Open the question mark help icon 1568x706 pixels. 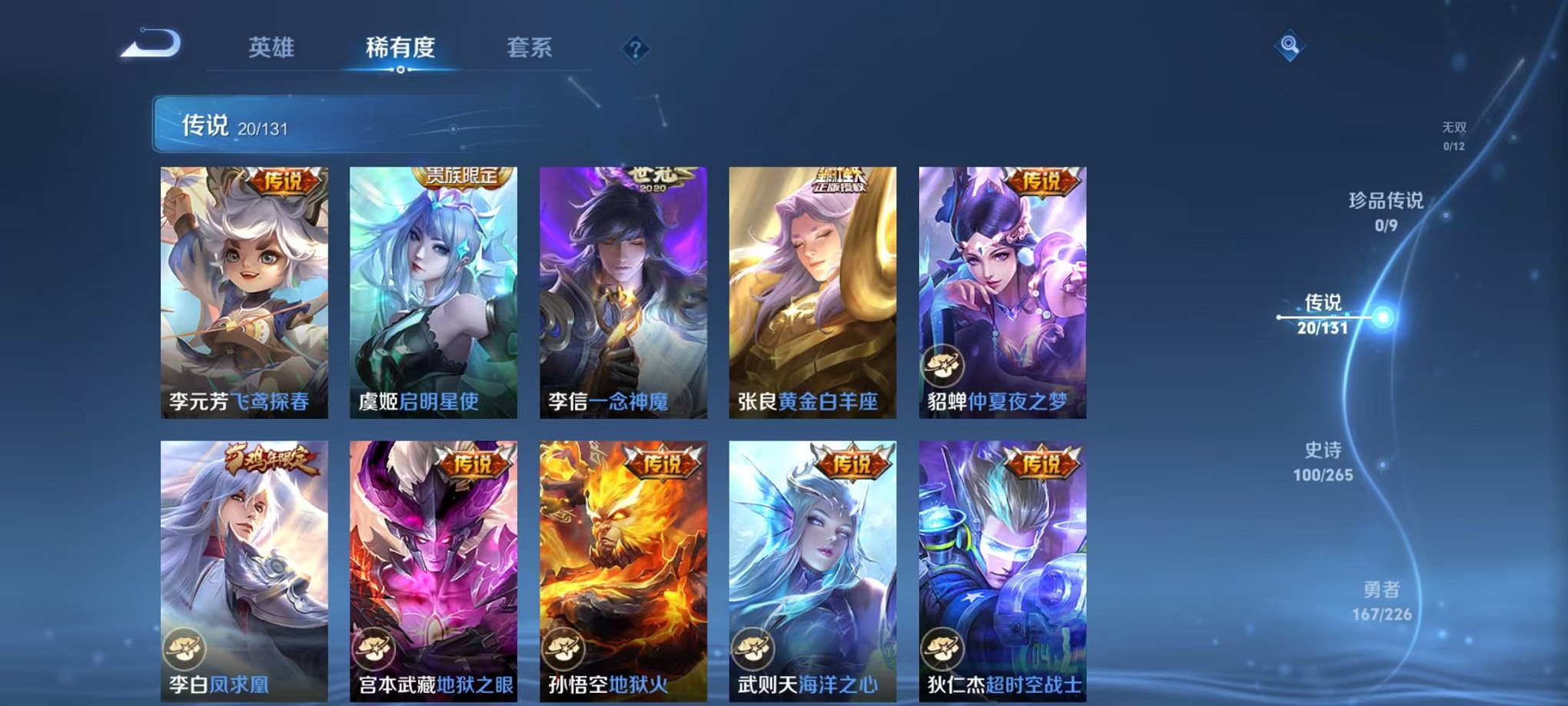pos(634,49)
